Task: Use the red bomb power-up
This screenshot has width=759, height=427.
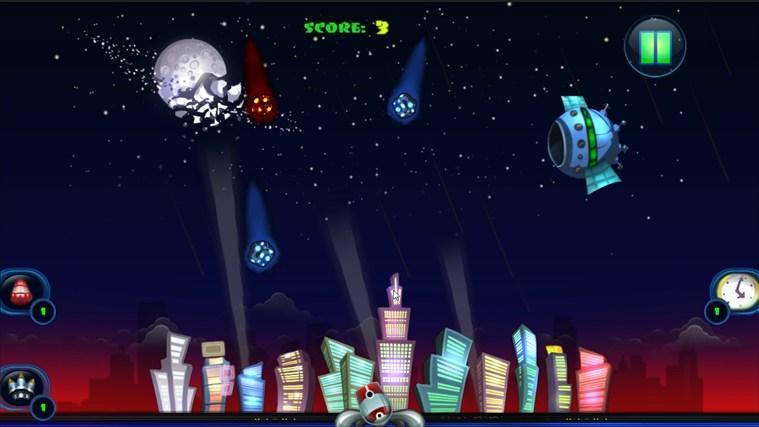Action: pos(19,291)
